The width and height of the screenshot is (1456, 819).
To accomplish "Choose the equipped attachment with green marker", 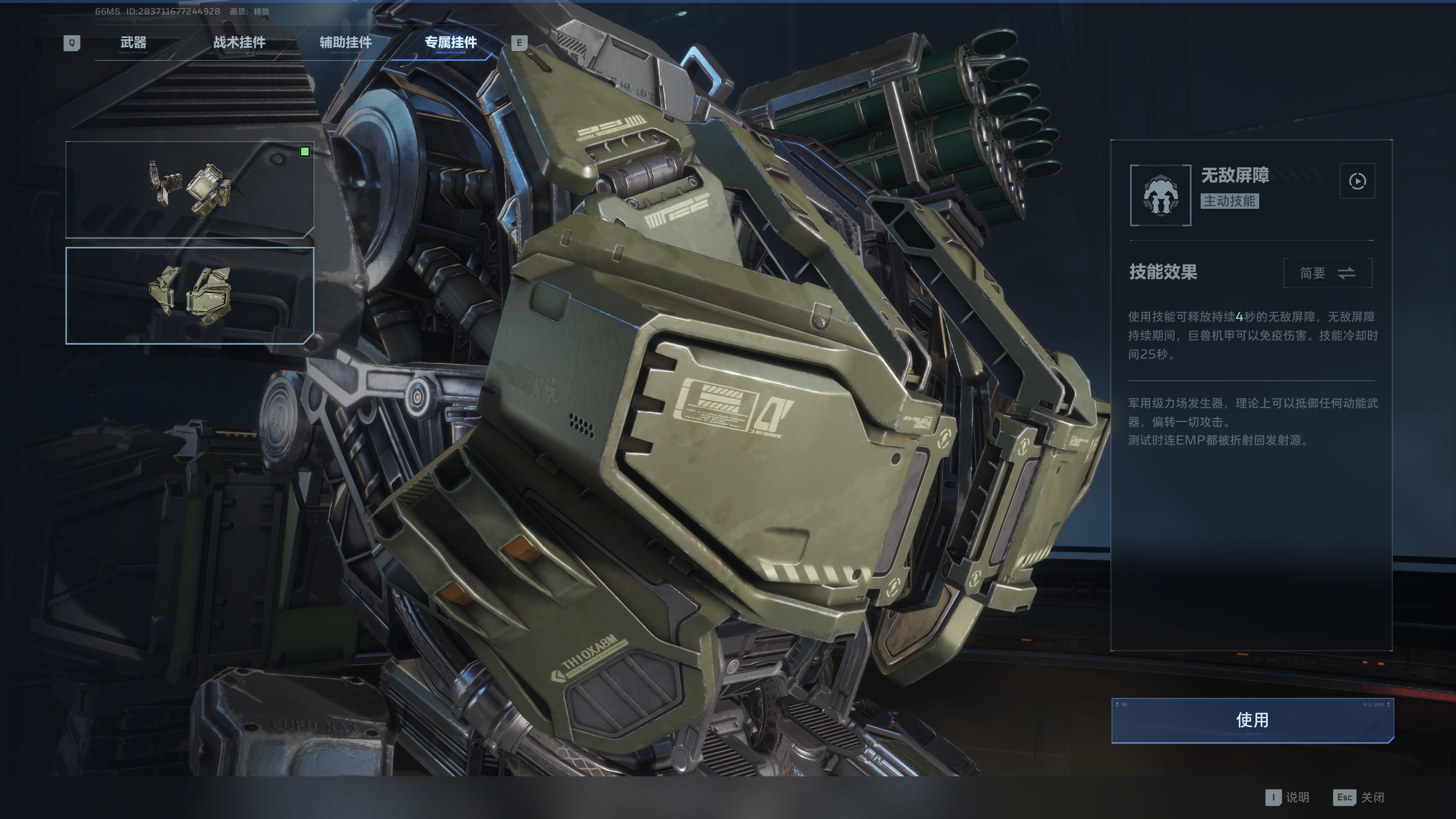I will click(189, 189).
